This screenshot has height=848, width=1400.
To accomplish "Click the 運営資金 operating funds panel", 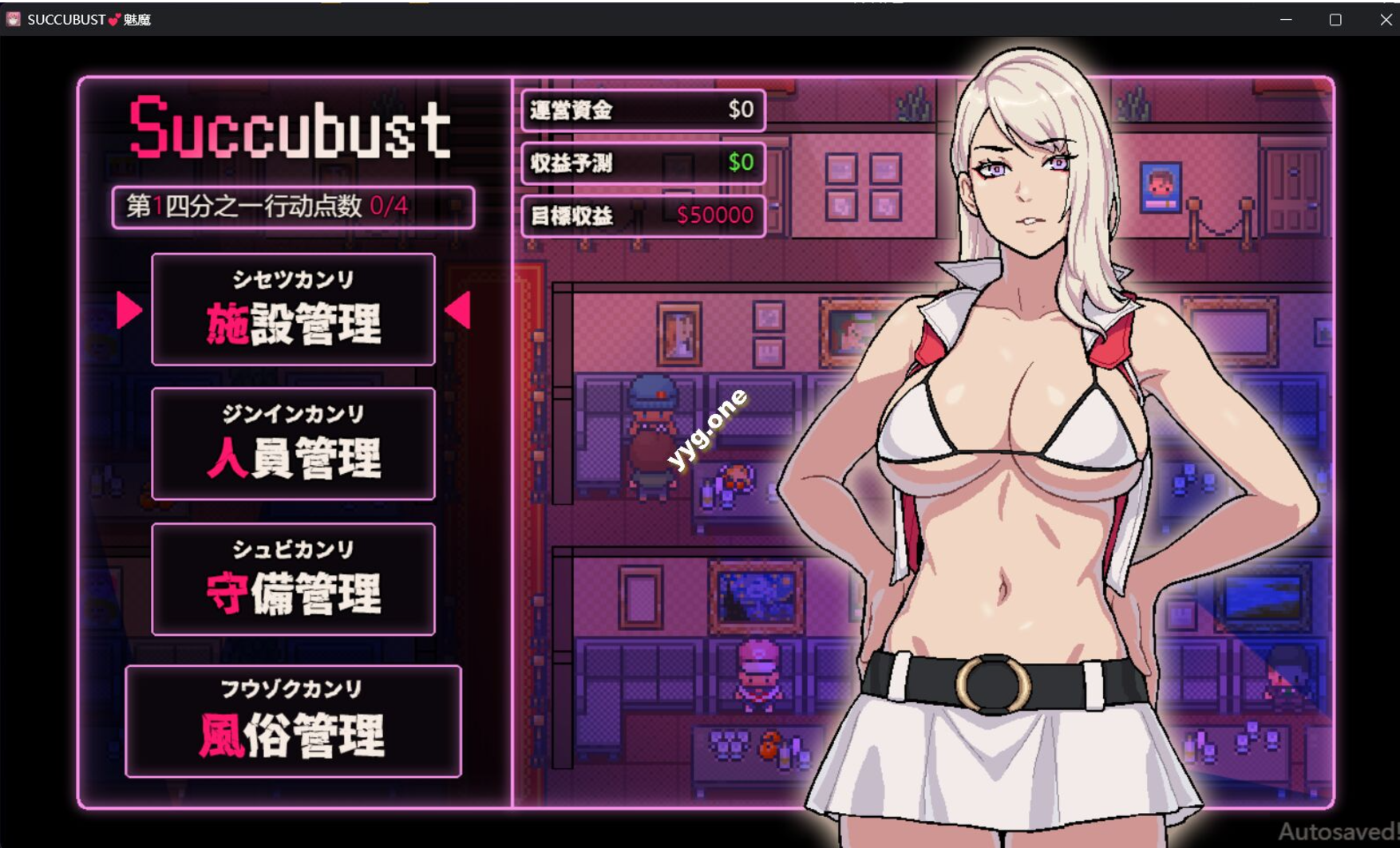I will [642, 110].
